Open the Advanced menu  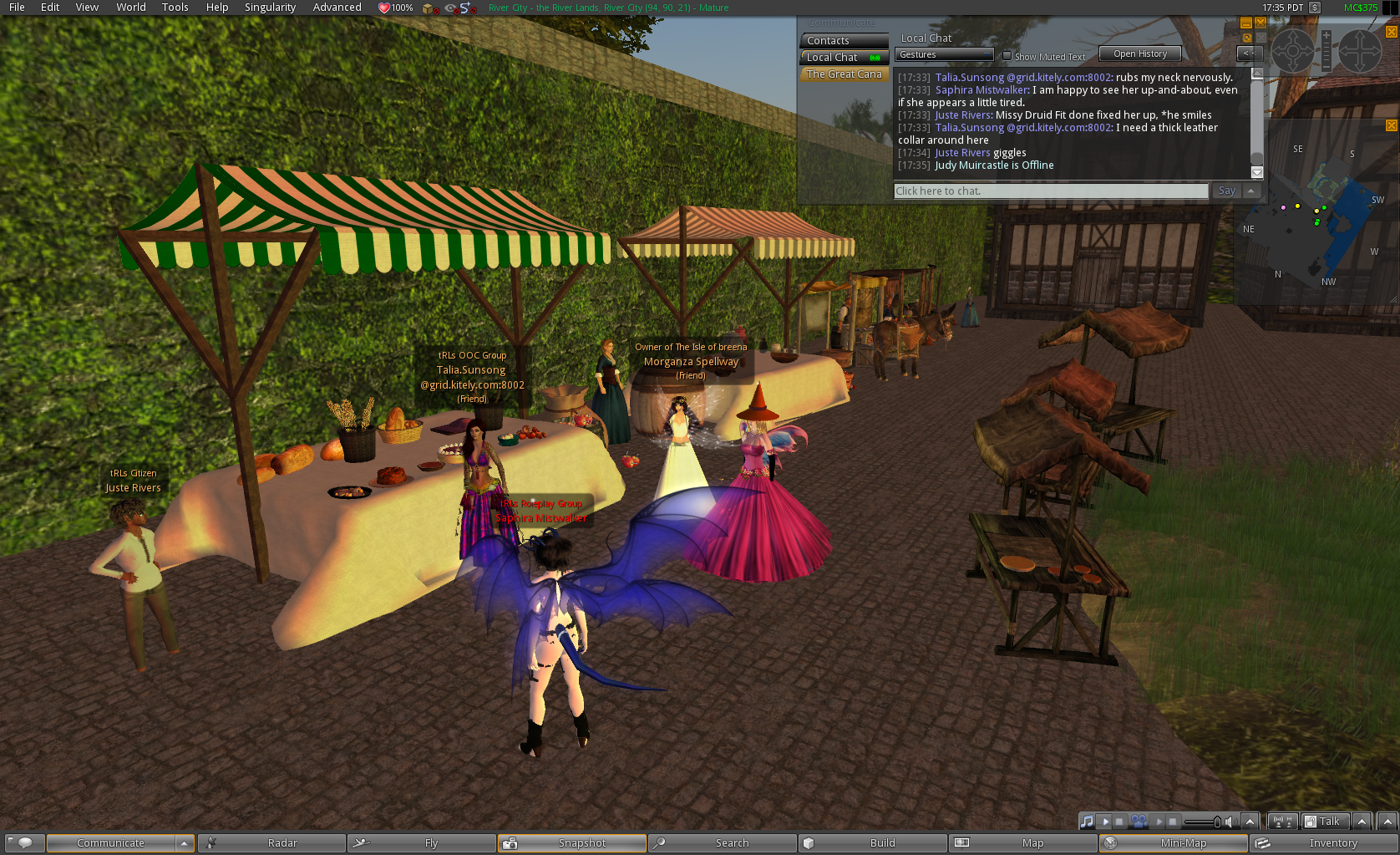point(337,8)
